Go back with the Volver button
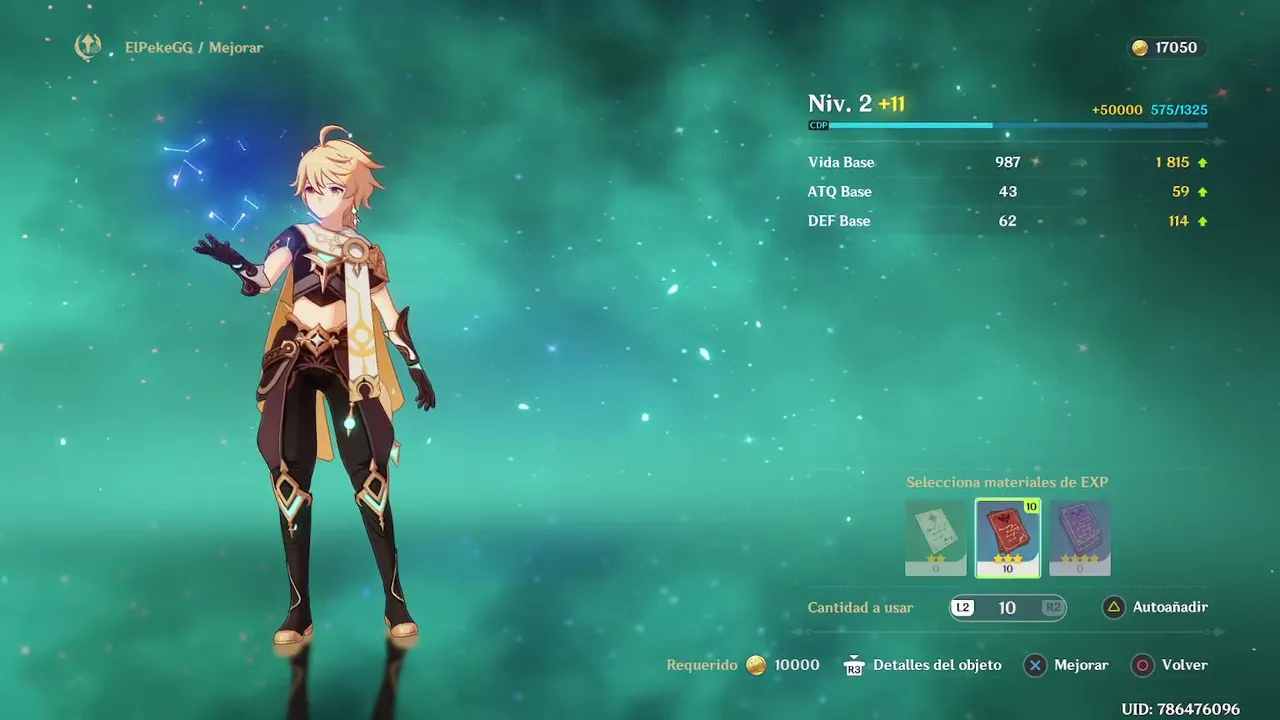The image size is (1280, 720). [x=1171, y=665]
